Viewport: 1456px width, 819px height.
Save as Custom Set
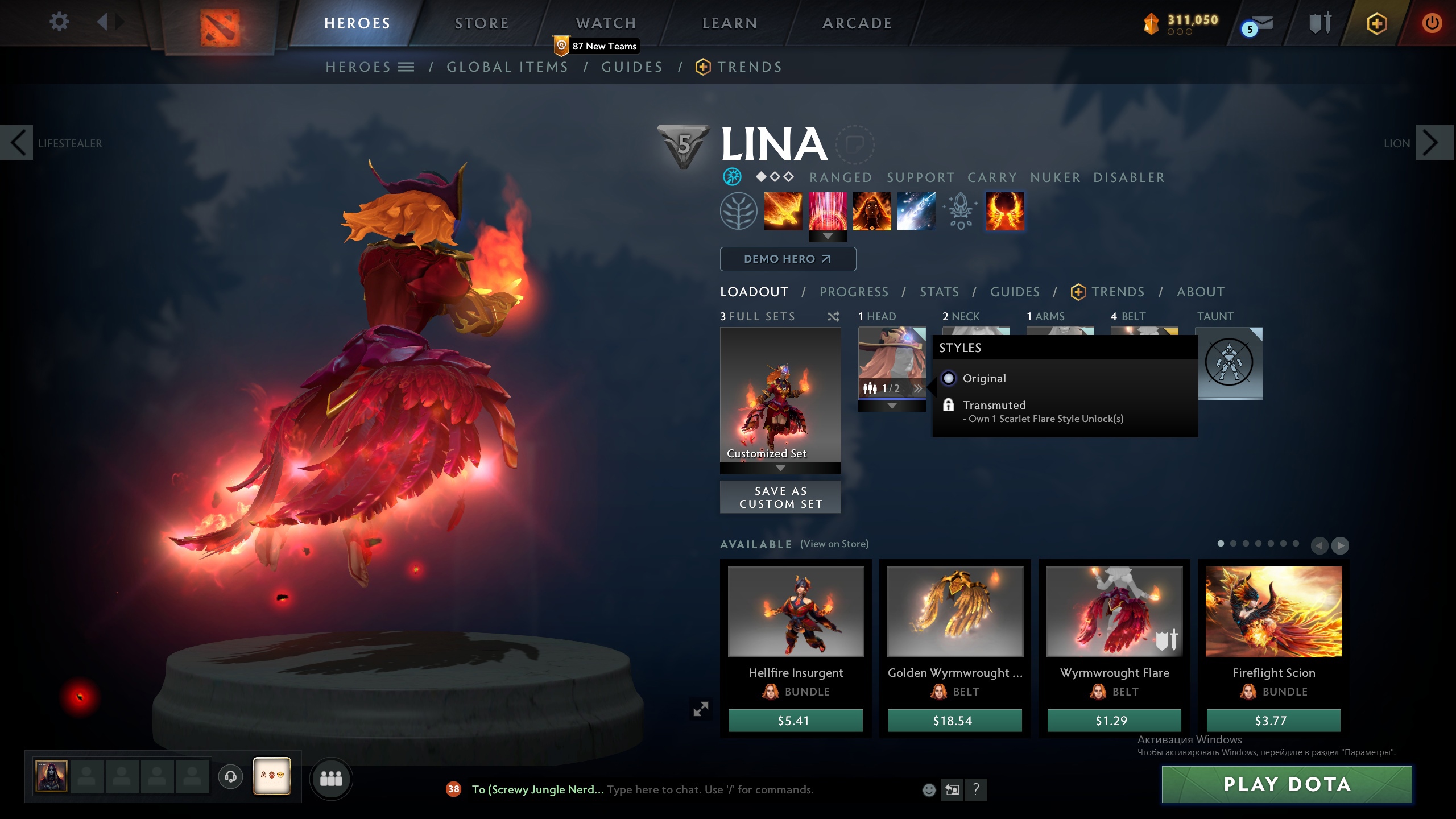(780, 497)
